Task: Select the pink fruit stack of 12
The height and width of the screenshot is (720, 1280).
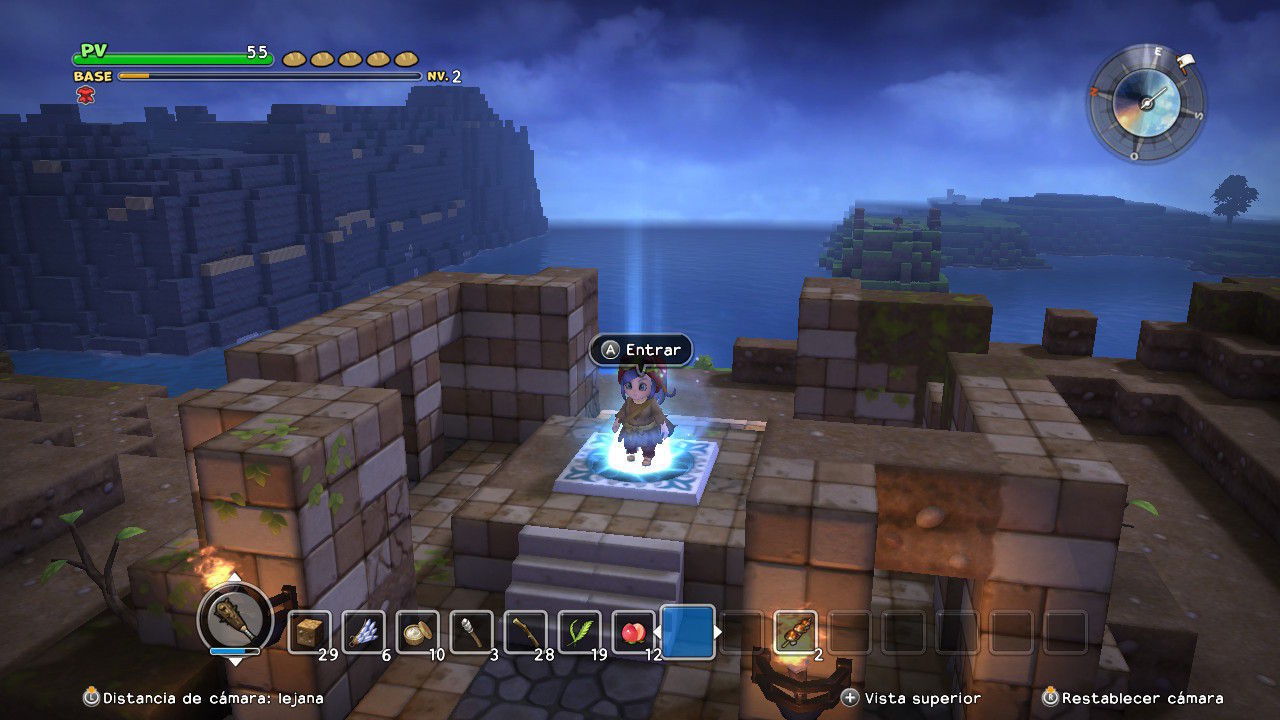Action: 633,632
